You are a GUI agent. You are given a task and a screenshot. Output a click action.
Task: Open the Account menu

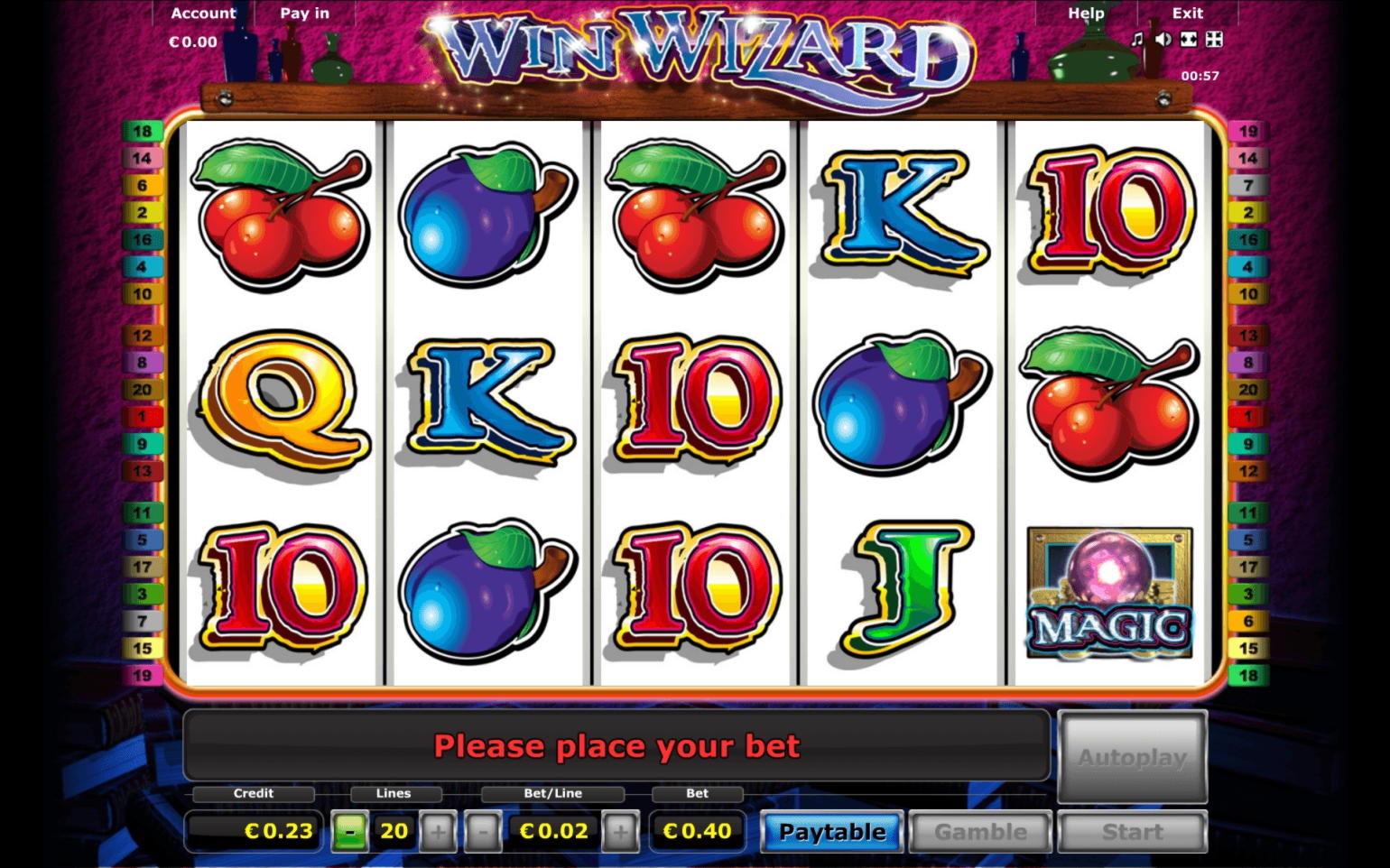click(x=202, y=13)
